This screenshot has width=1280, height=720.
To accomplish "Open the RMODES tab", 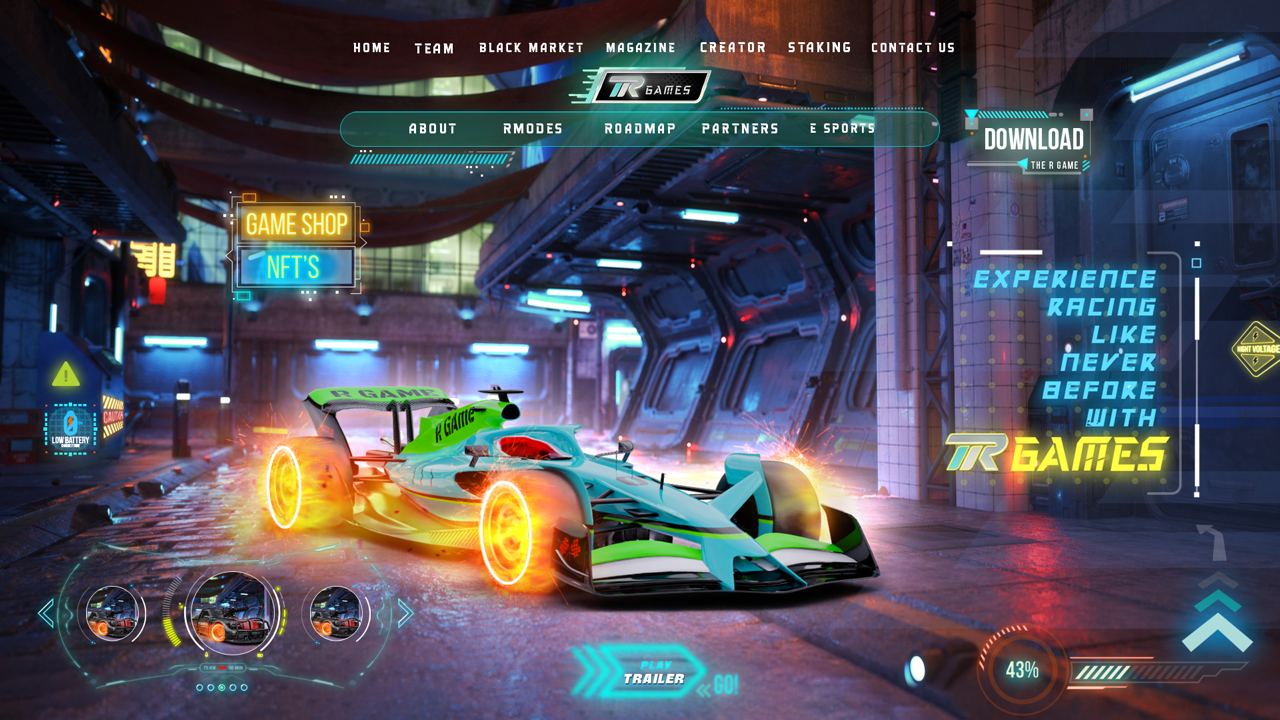I will (x=533, y=128).
